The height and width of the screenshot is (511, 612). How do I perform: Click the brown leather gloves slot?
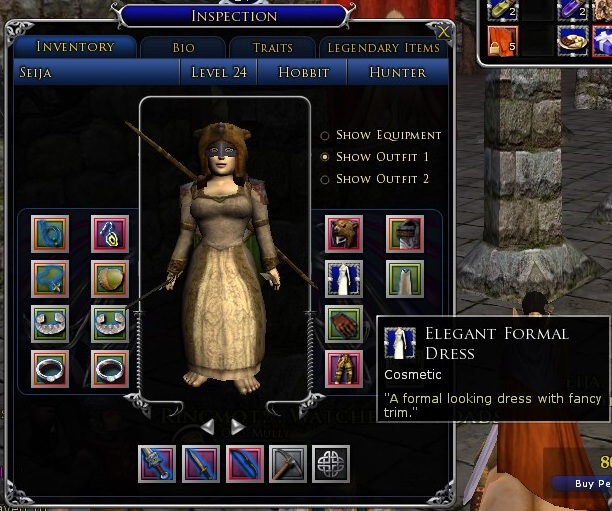344,324
